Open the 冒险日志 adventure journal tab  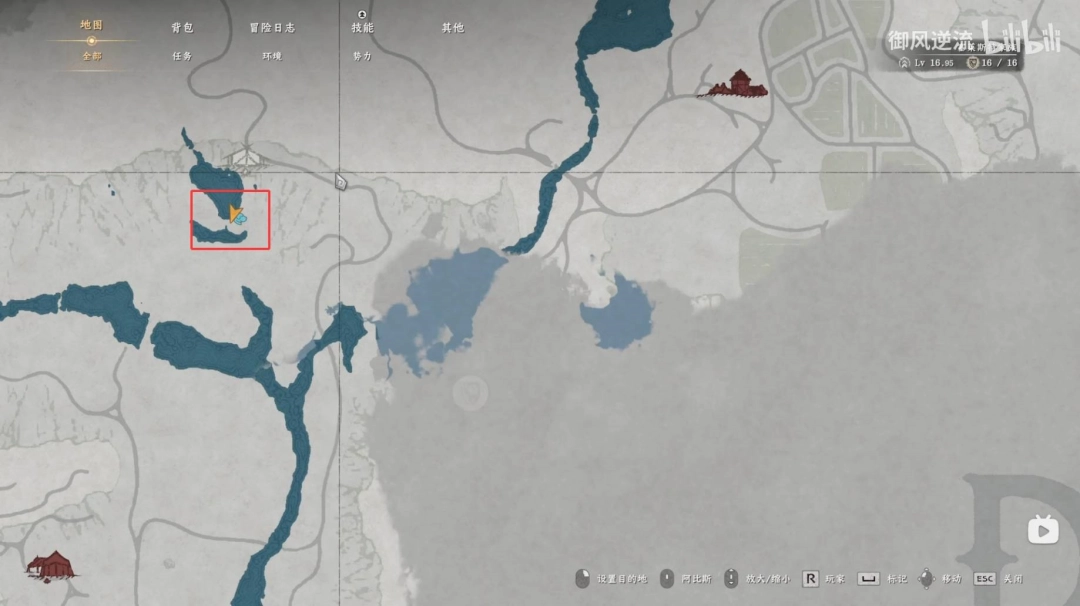pos(272,28)
